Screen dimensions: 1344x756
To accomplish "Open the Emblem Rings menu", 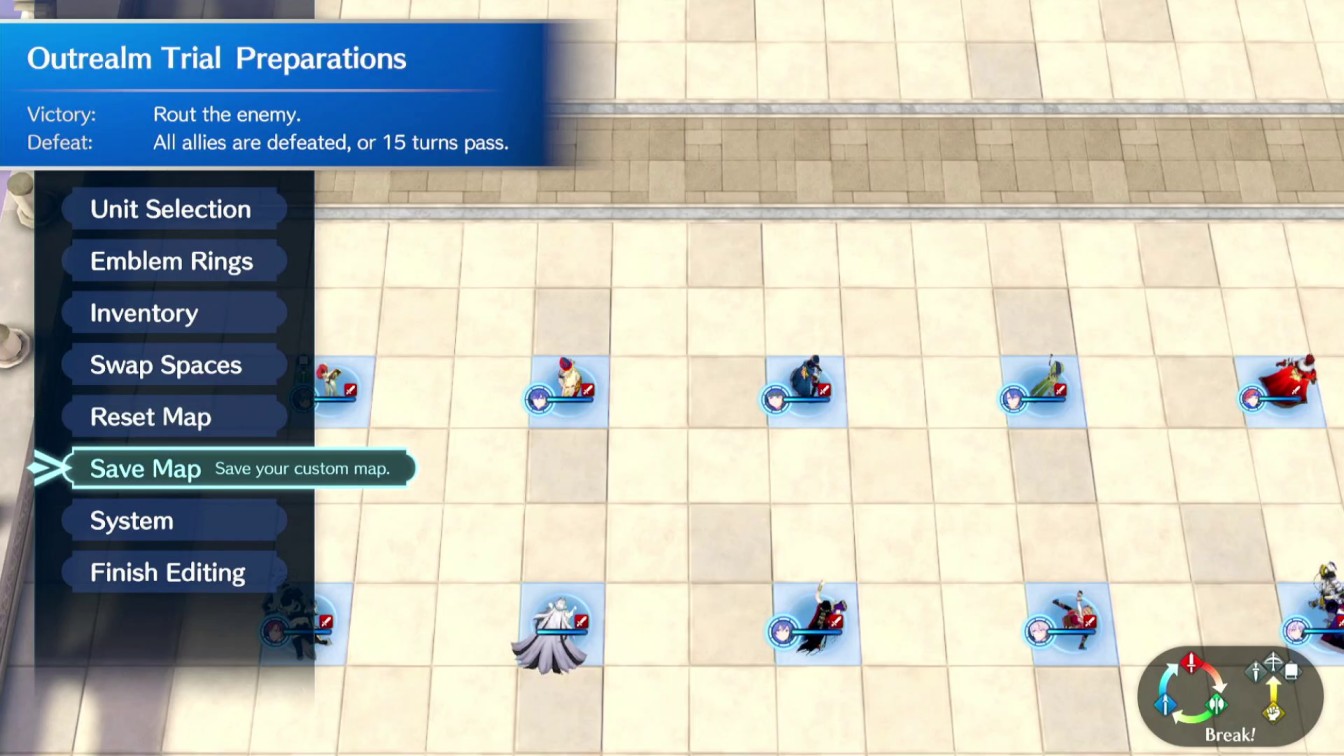I will click(x=173, y=261).
